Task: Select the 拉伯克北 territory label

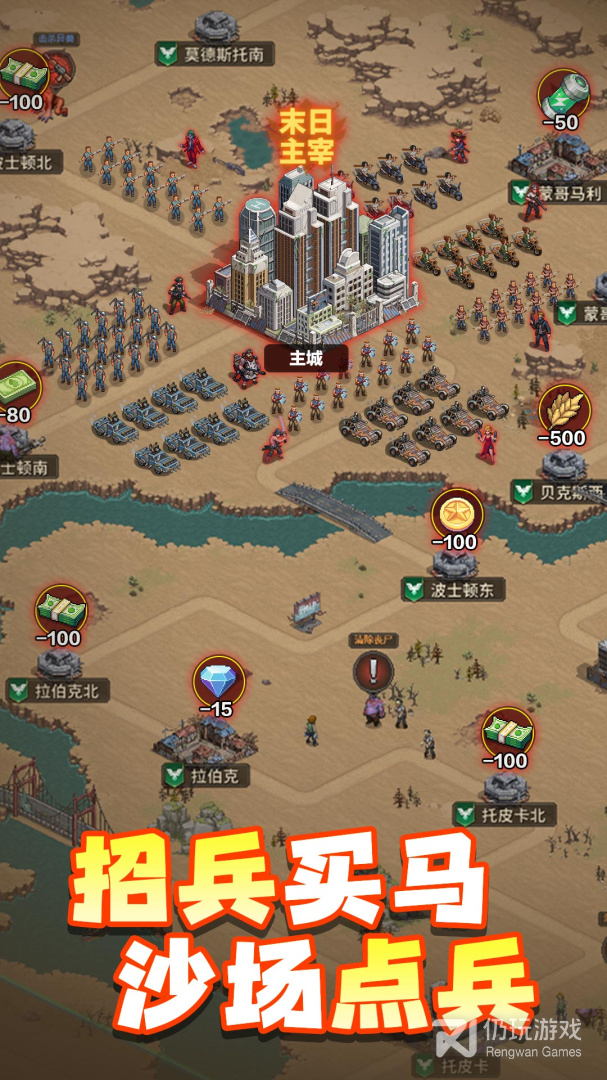Action: tap(57, 690)
